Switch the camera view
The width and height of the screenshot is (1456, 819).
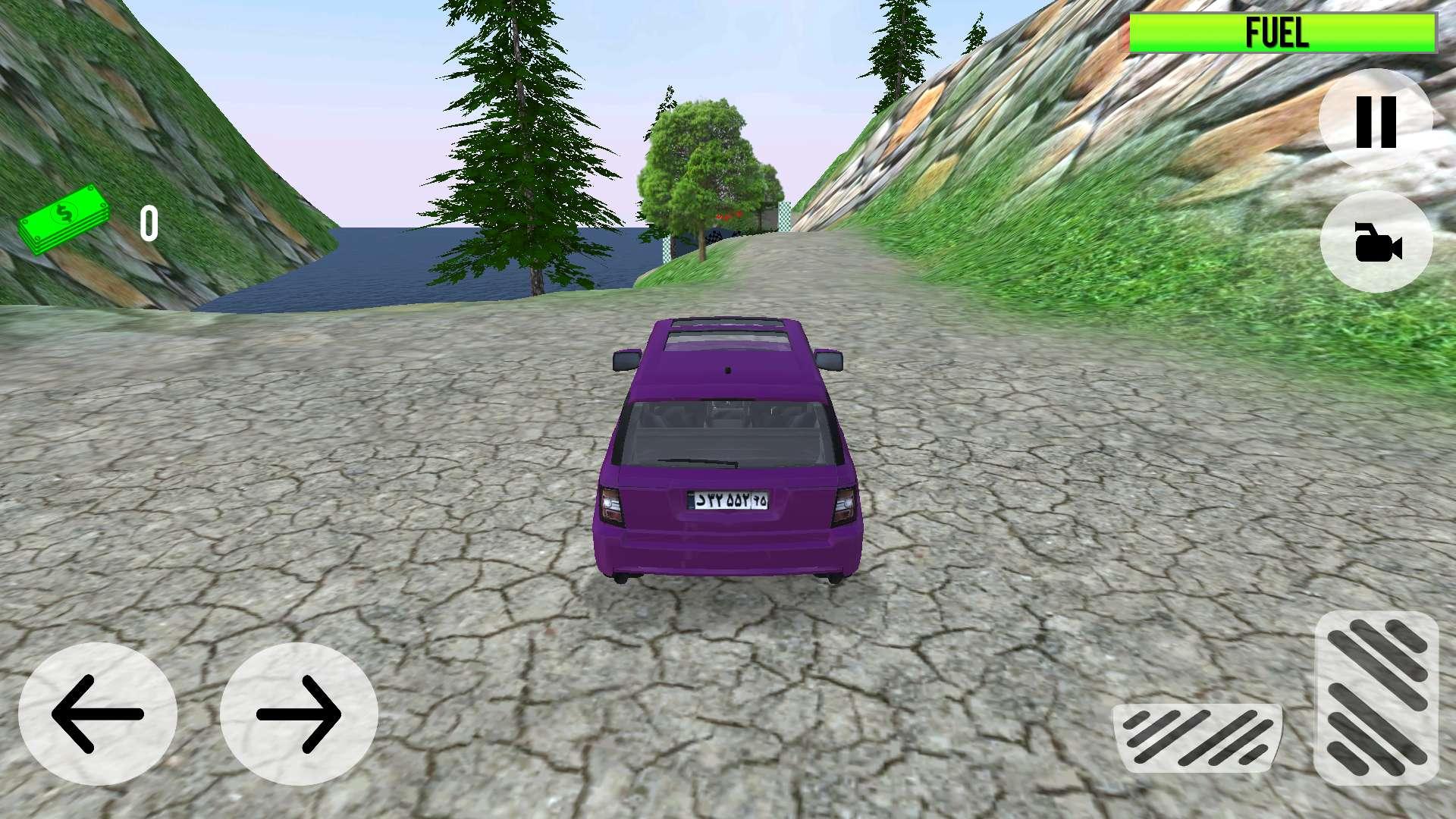coord(1376,243)
